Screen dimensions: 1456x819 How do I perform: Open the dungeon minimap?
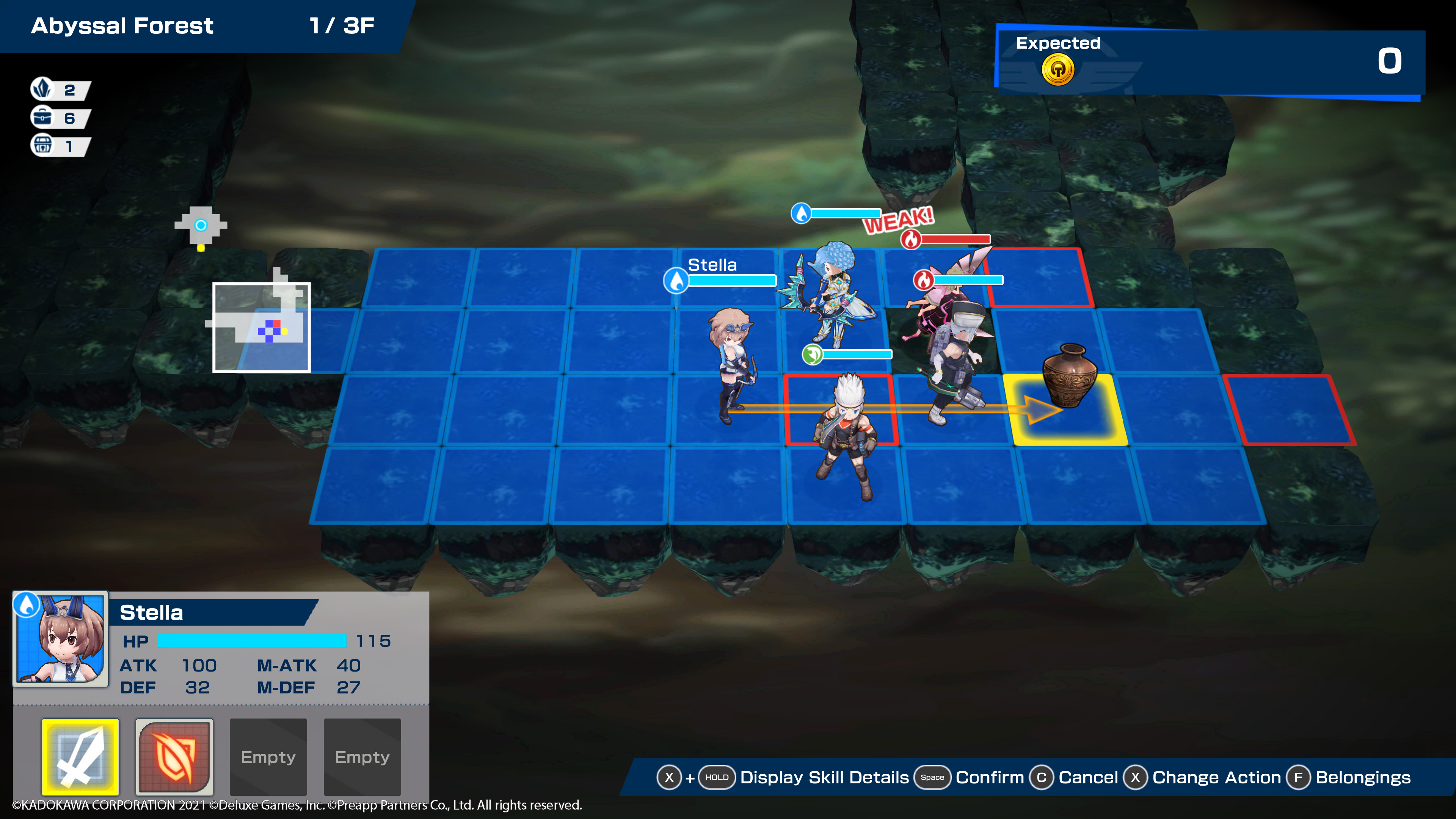pyautogui.click(x=261, y=327)
